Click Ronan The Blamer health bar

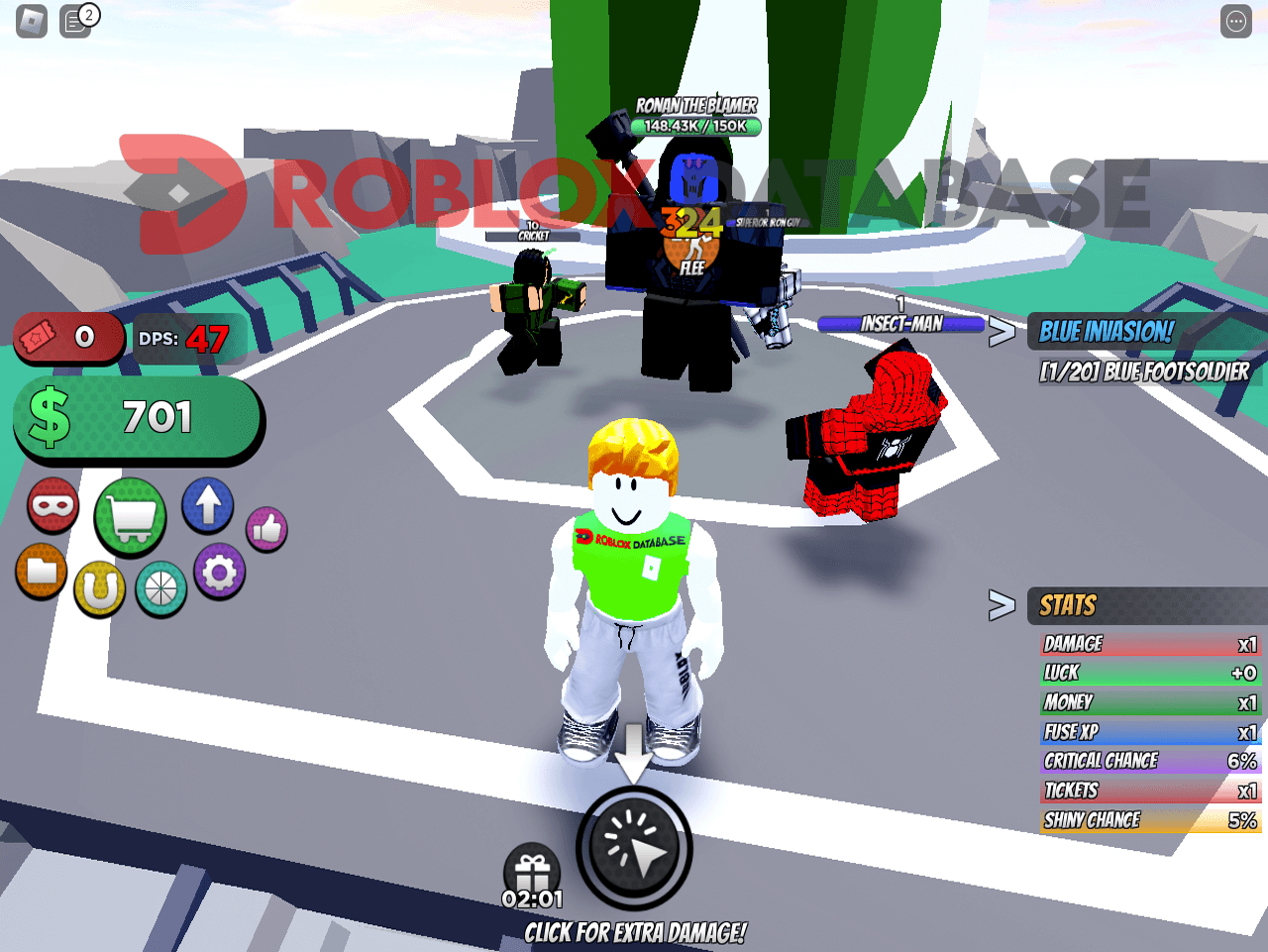click(696, 126)
